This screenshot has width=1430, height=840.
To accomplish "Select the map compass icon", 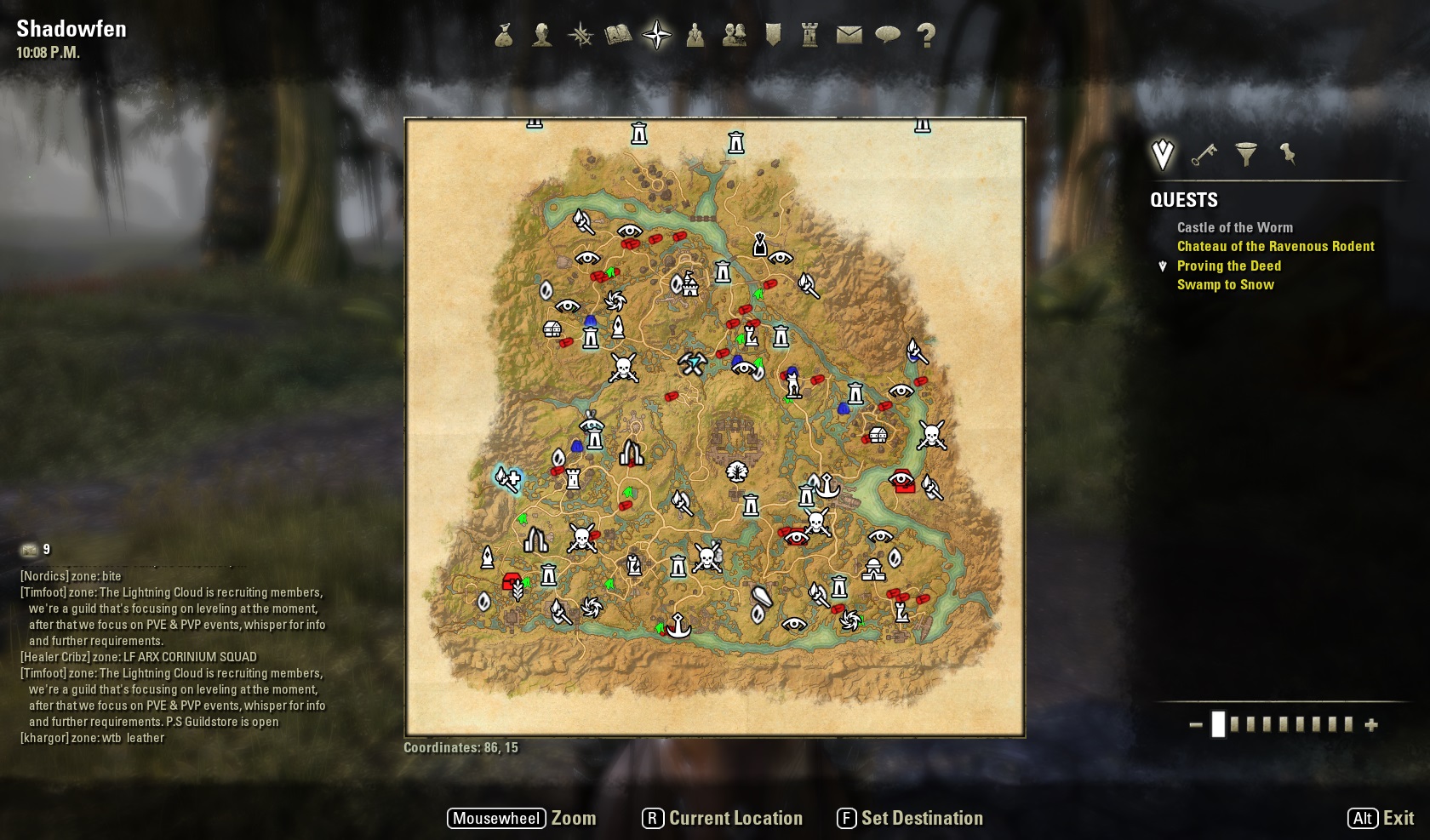I will click(657, 35).
